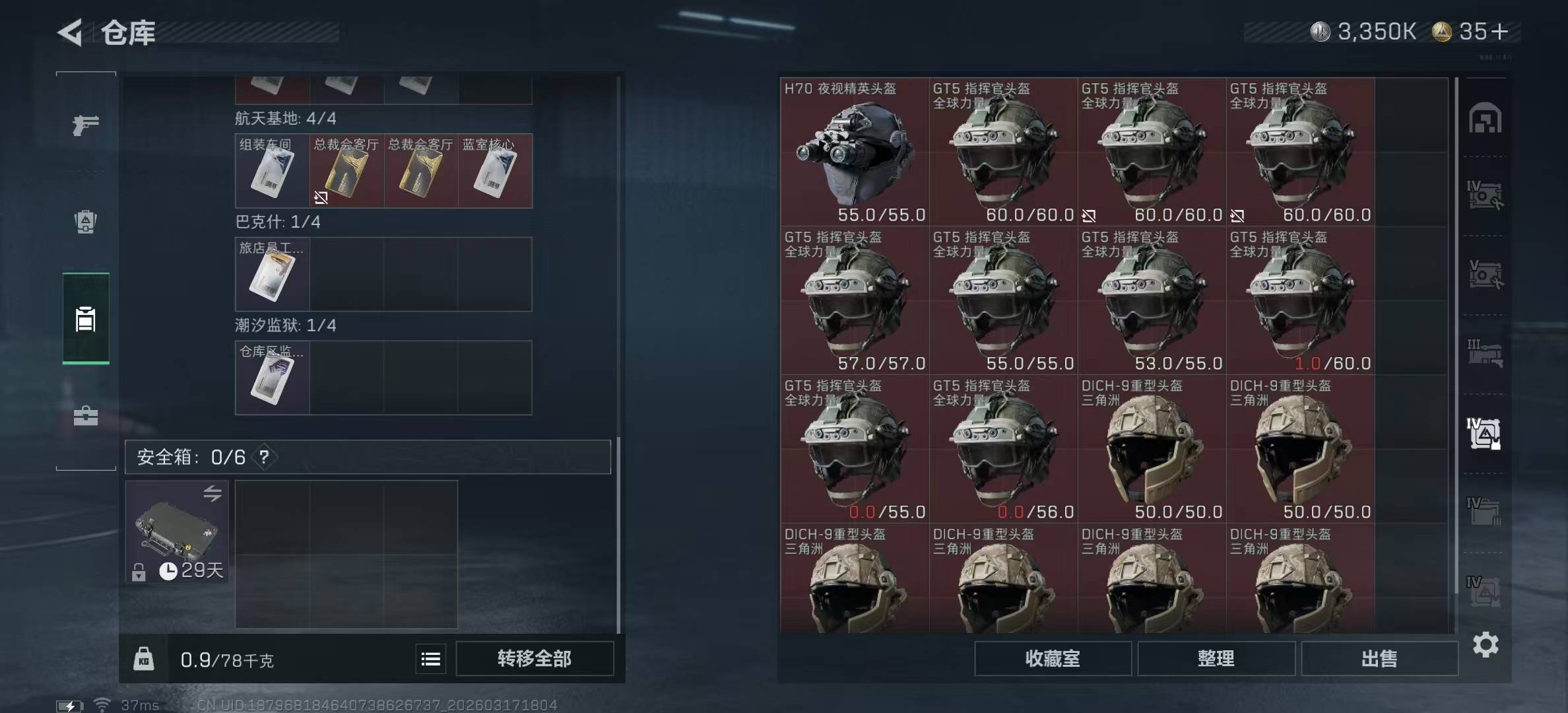Select the GT5 helmet with 57.0/57.0 durability
Image resolution: width=1568 pixels, height=713 pixels.
coord(855,302)
